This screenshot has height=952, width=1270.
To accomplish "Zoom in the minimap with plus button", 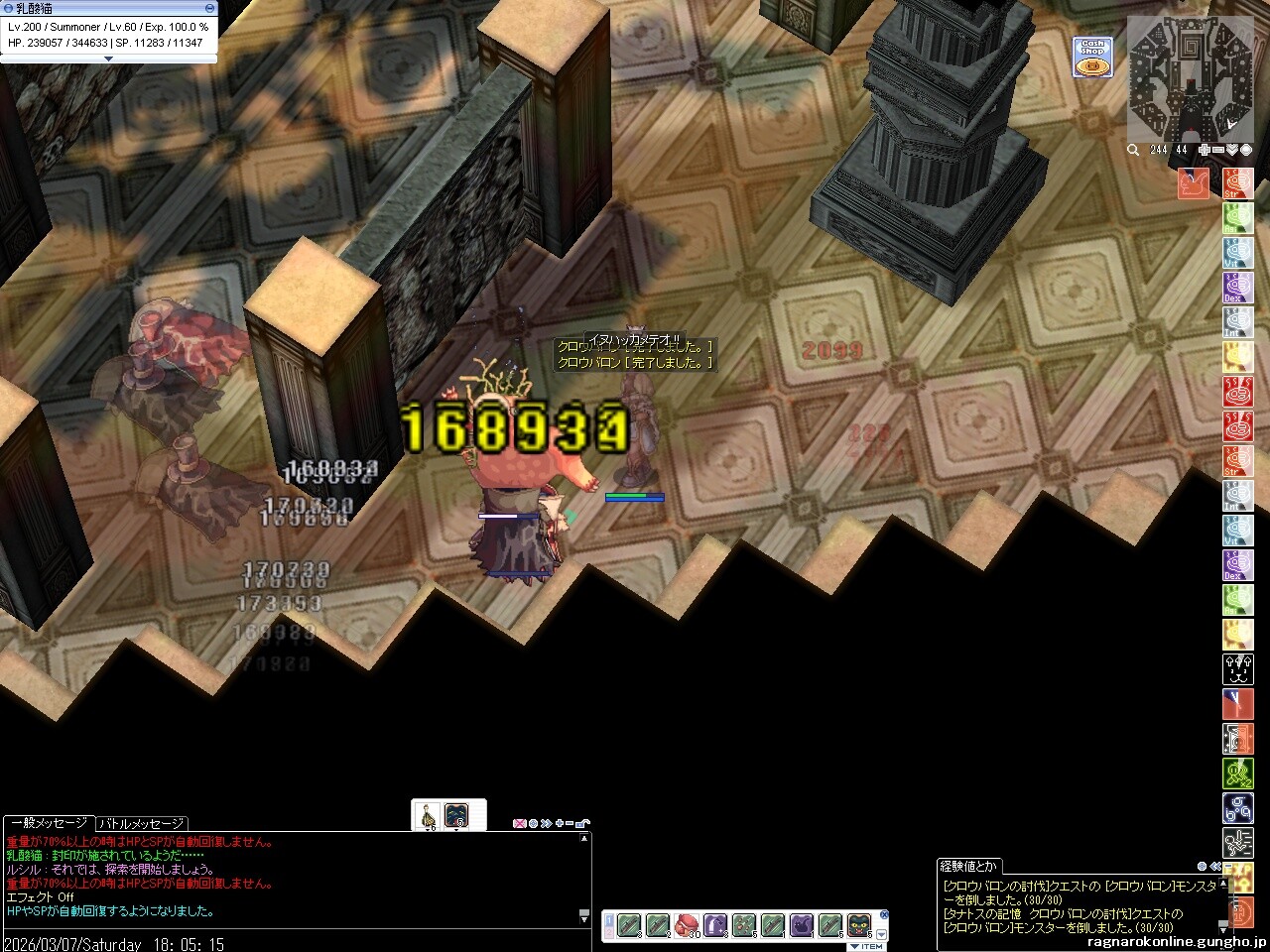I will point(1204,150).
